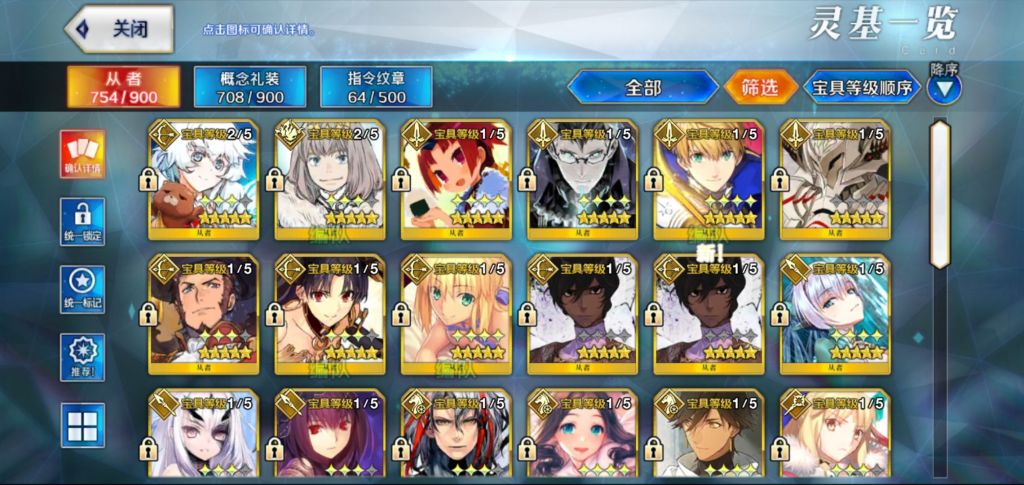Close the Spirit Origin list

pos(120,29)
